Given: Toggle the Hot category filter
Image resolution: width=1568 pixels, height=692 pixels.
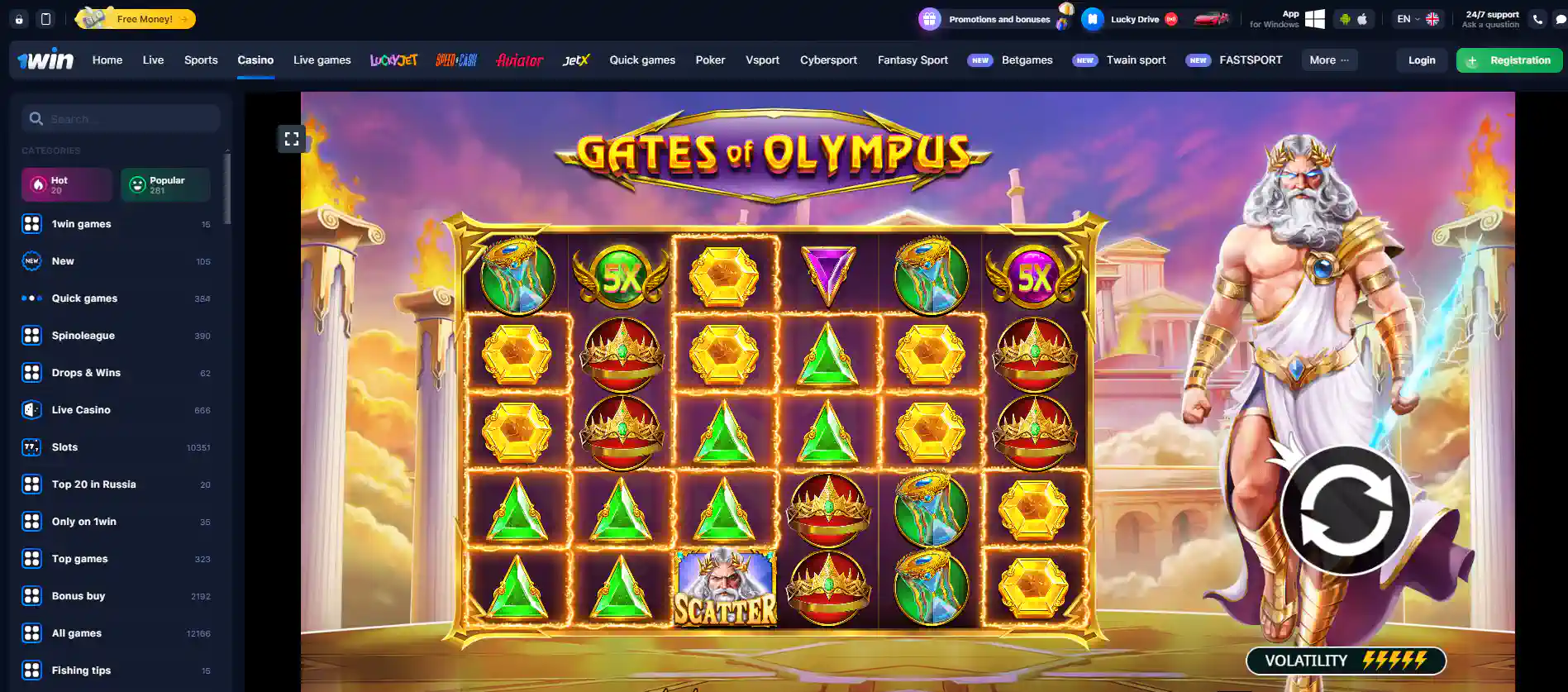Looking at the screenshot, I should tap(66, 184).
